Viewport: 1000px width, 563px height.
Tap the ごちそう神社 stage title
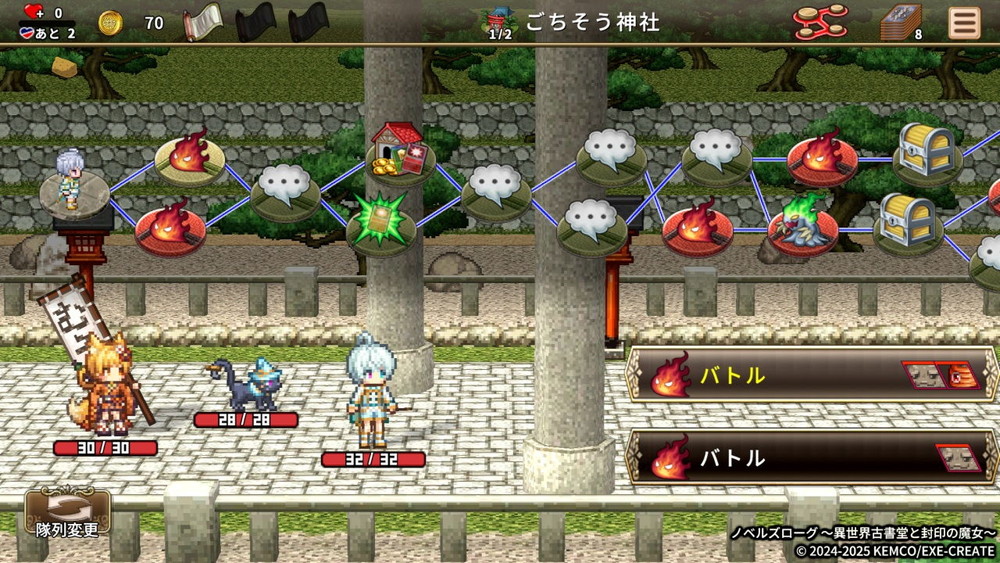[593, 22]
